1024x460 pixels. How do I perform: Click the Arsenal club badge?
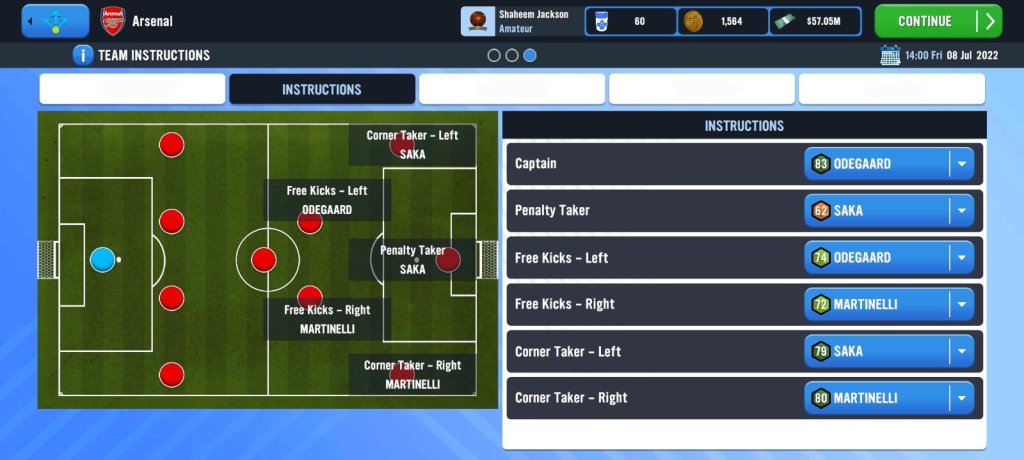[112, 21]
